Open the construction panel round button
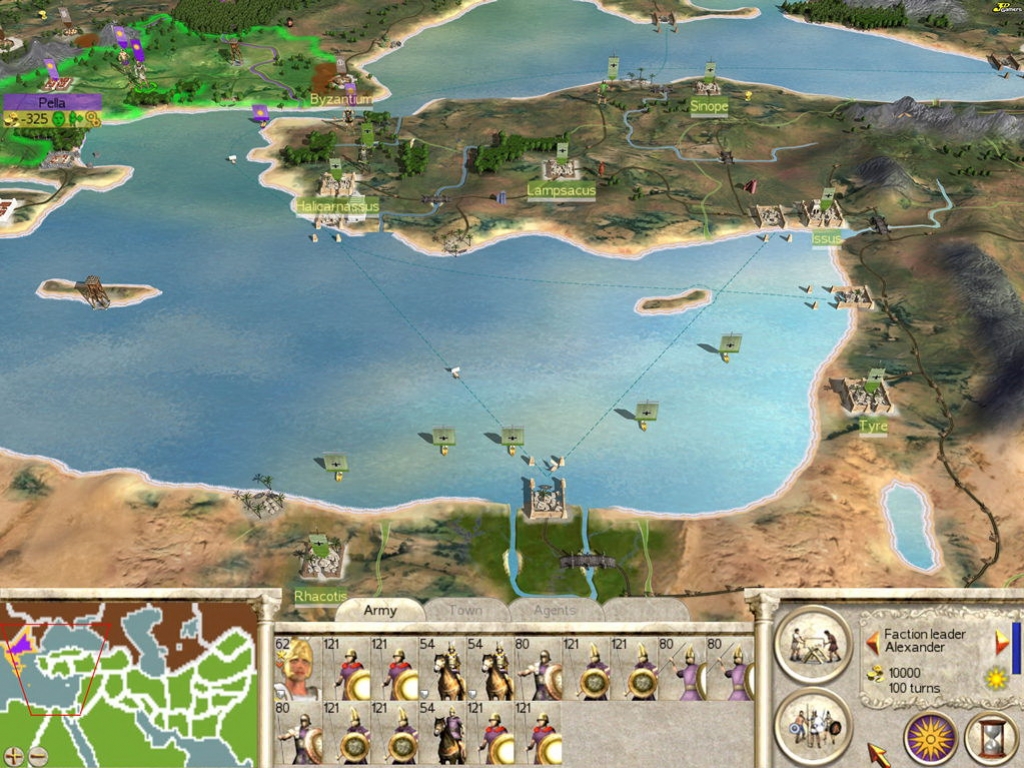 [x=812, y=642]
